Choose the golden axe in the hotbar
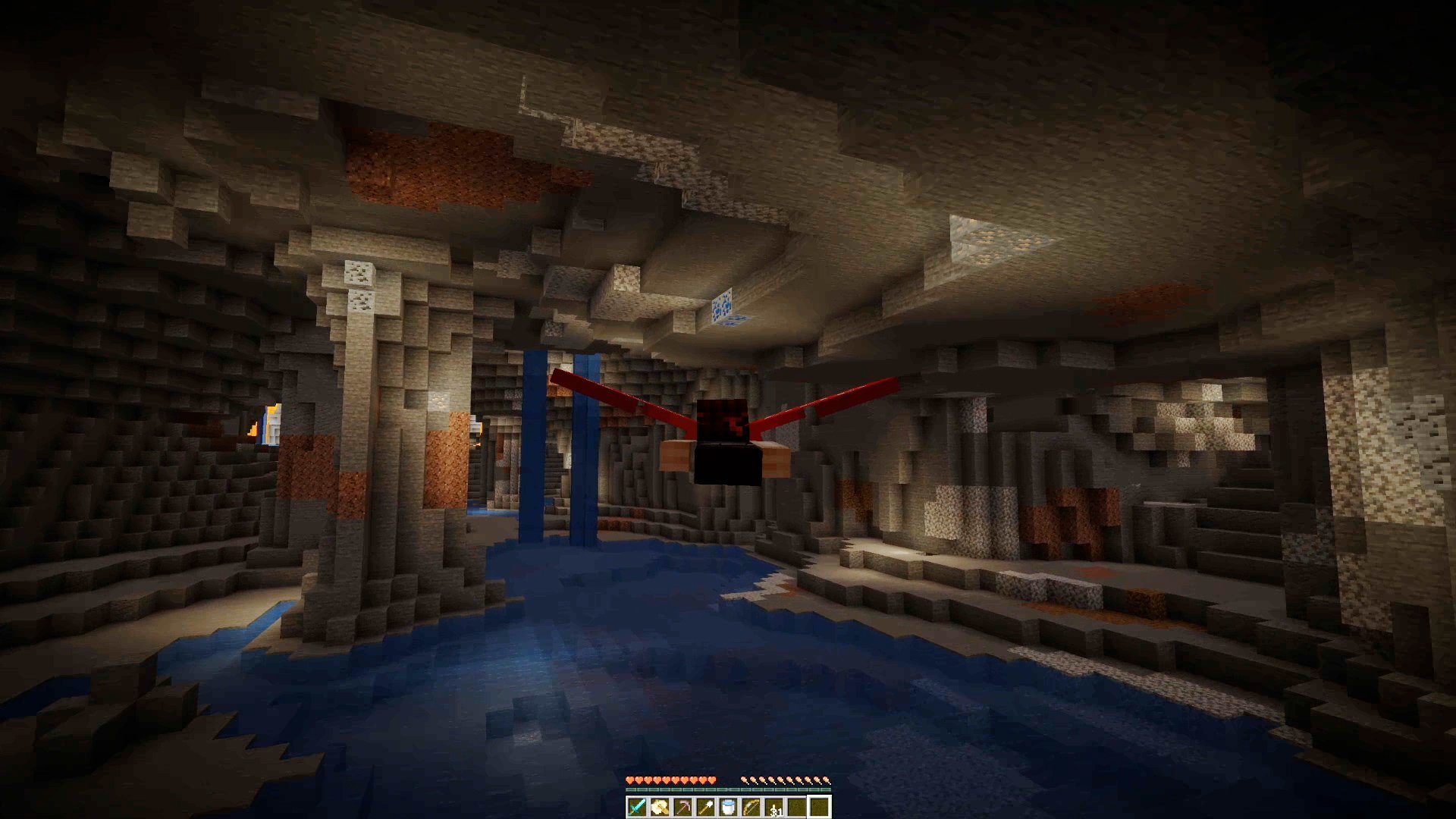This screenshot has width=1456, height=819. coord(660,807)
